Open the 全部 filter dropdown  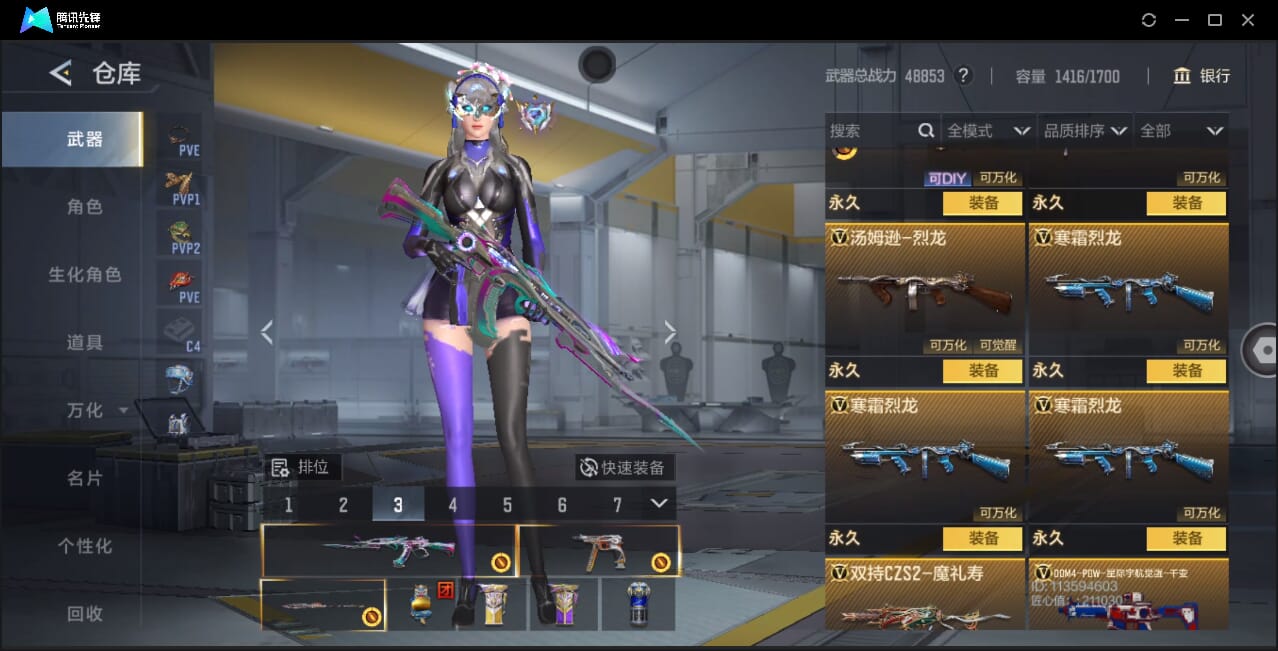(1181, 131)
